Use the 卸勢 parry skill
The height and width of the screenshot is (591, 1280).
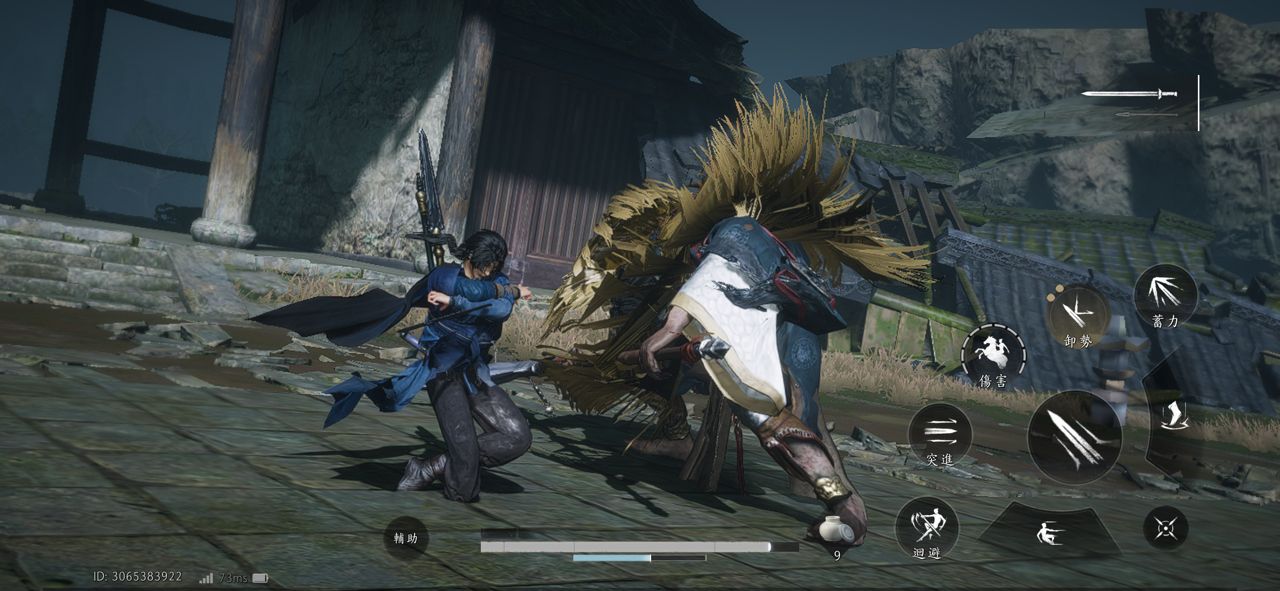tap(1077, 314)
